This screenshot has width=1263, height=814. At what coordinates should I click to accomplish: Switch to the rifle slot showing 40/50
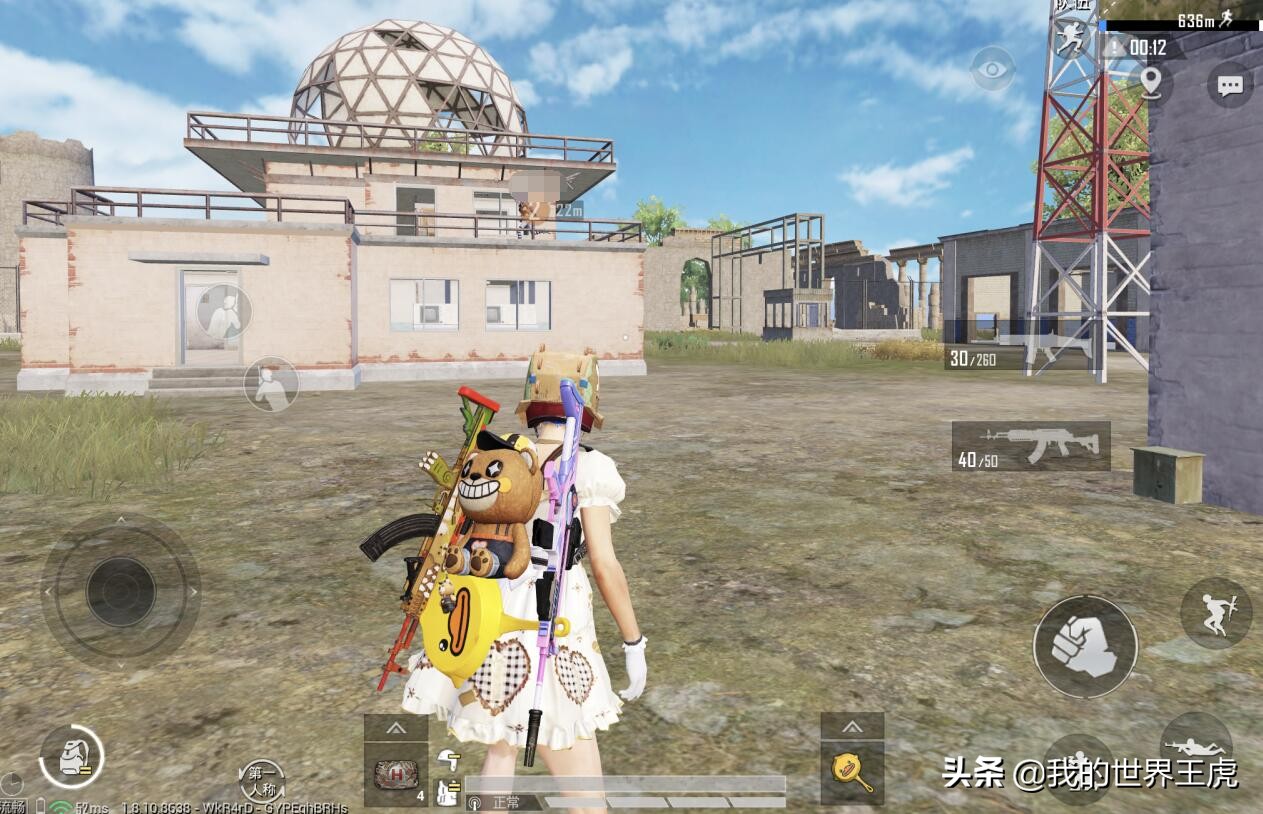tap(1030, 446)
